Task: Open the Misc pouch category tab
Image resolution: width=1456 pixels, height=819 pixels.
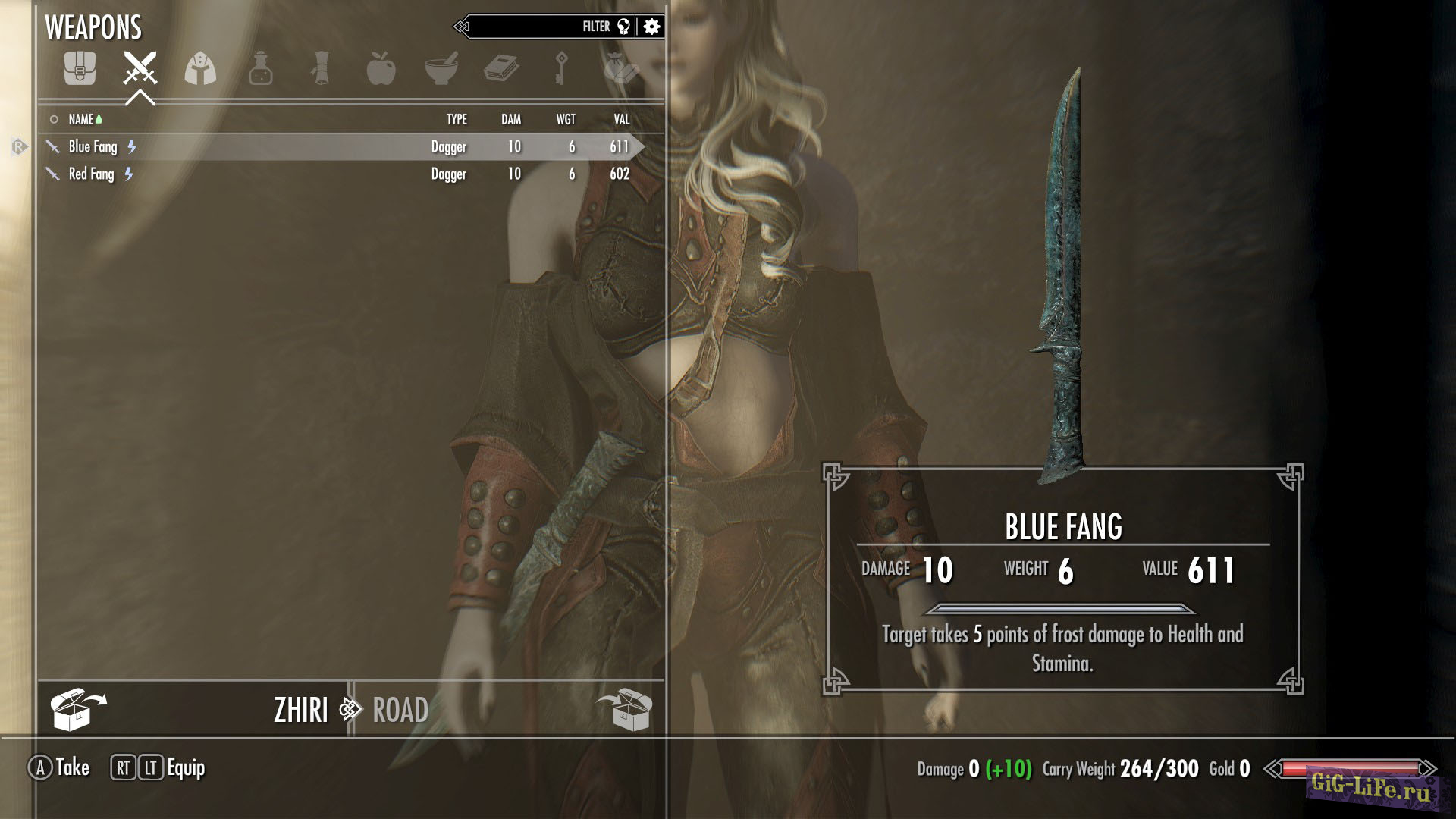Action: [621, 69]
